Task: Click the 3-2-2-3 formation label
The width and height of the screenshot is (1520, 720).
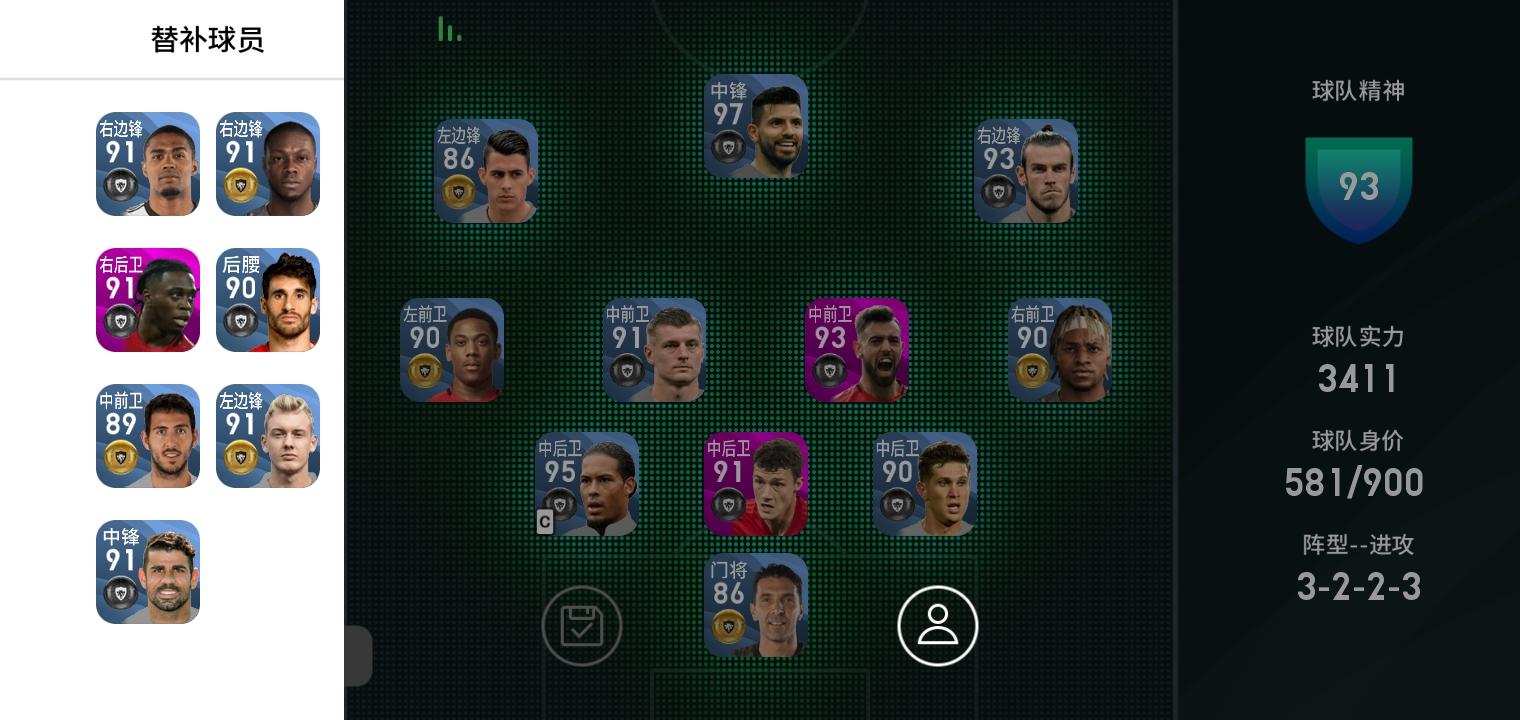Action: pos(1358,587)
